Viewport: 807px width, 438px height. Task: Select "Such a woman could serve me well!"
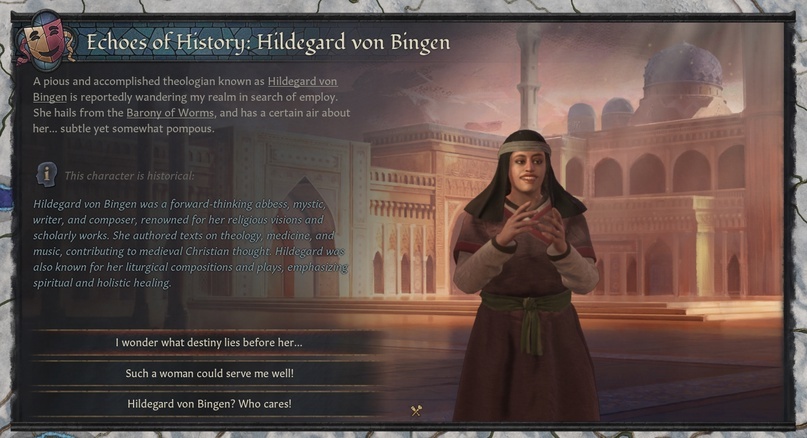pos(208,373)
